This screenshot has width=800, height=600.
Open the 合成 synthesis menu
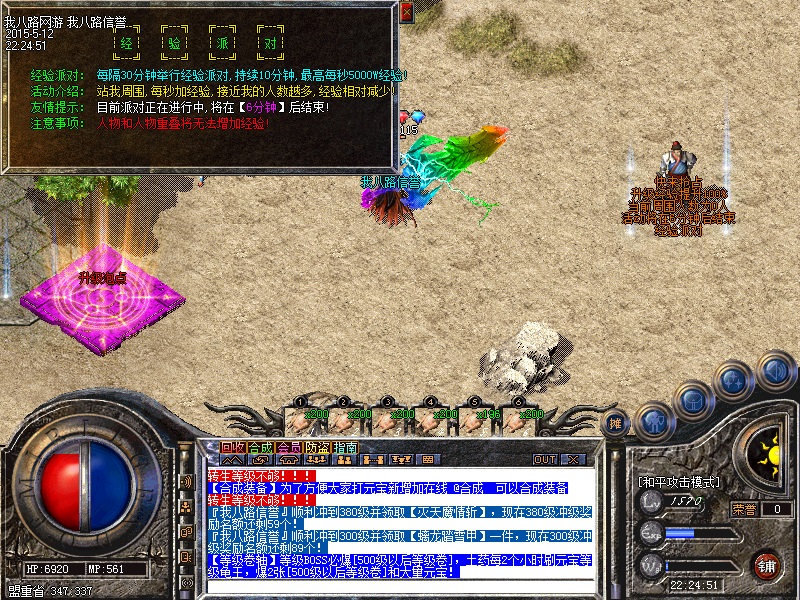pos(260,447)
